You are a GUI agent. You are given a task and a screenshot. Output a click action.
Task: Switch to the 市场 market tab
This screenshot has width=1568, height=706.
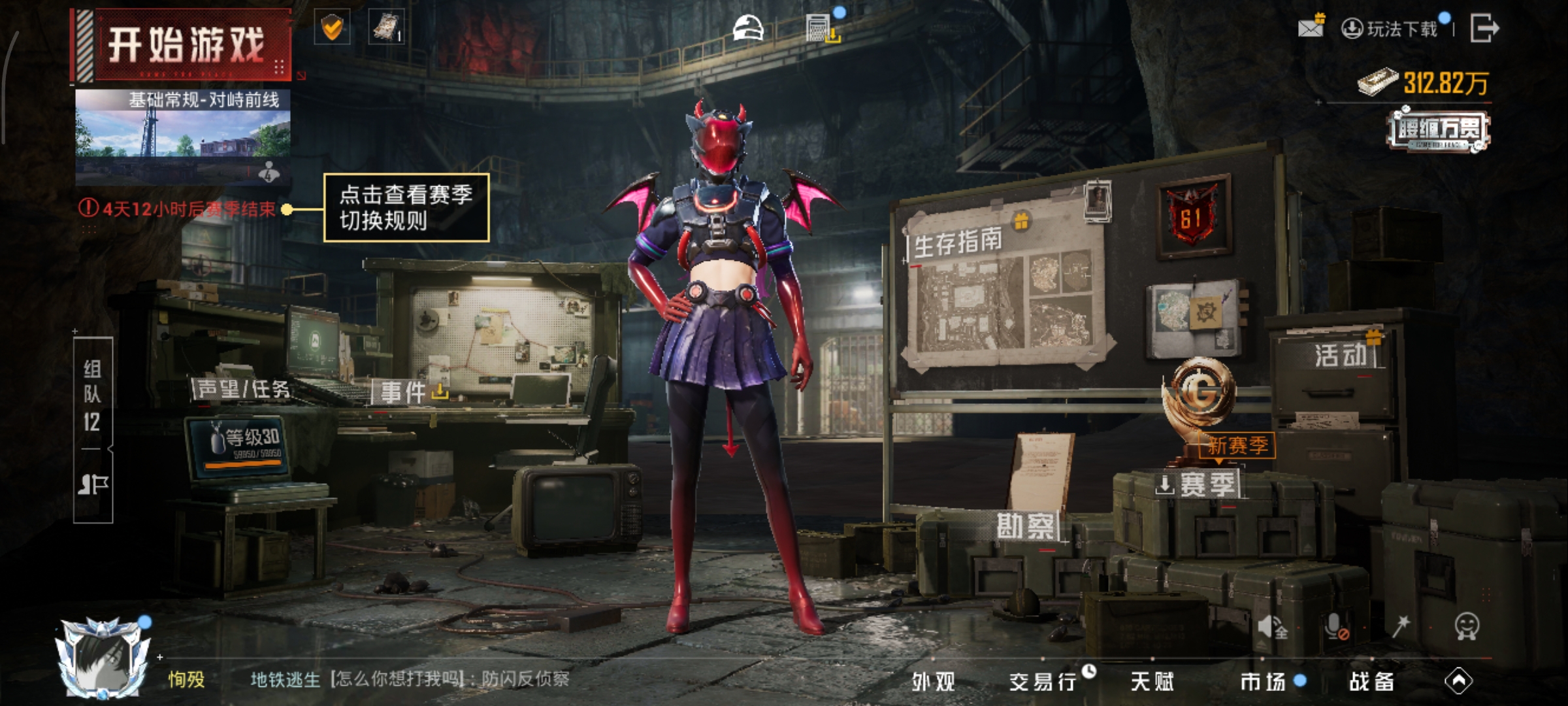point(1263,682)
